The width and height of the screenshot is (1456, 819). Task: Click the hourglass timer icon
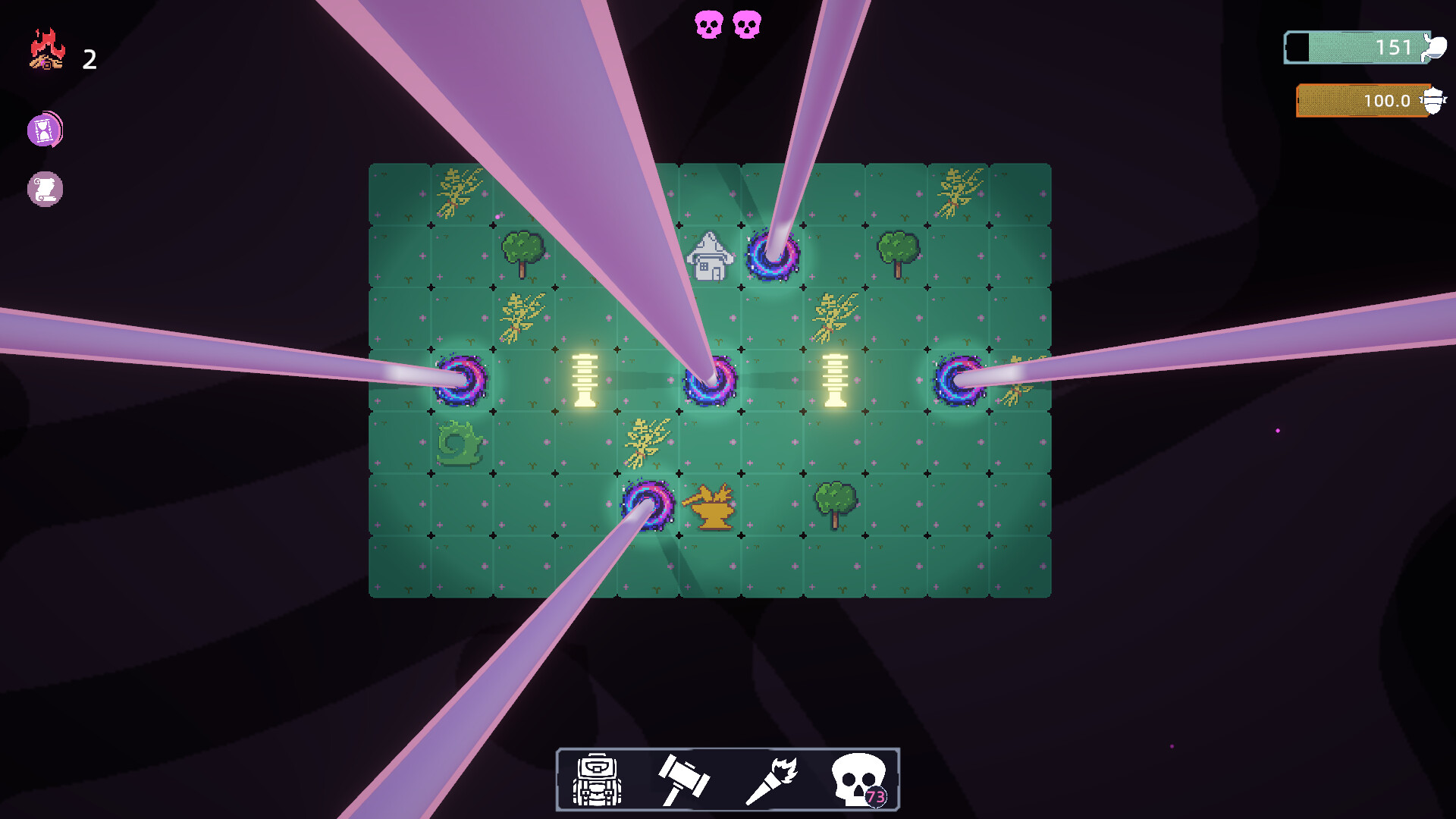[x=45, y=130]
